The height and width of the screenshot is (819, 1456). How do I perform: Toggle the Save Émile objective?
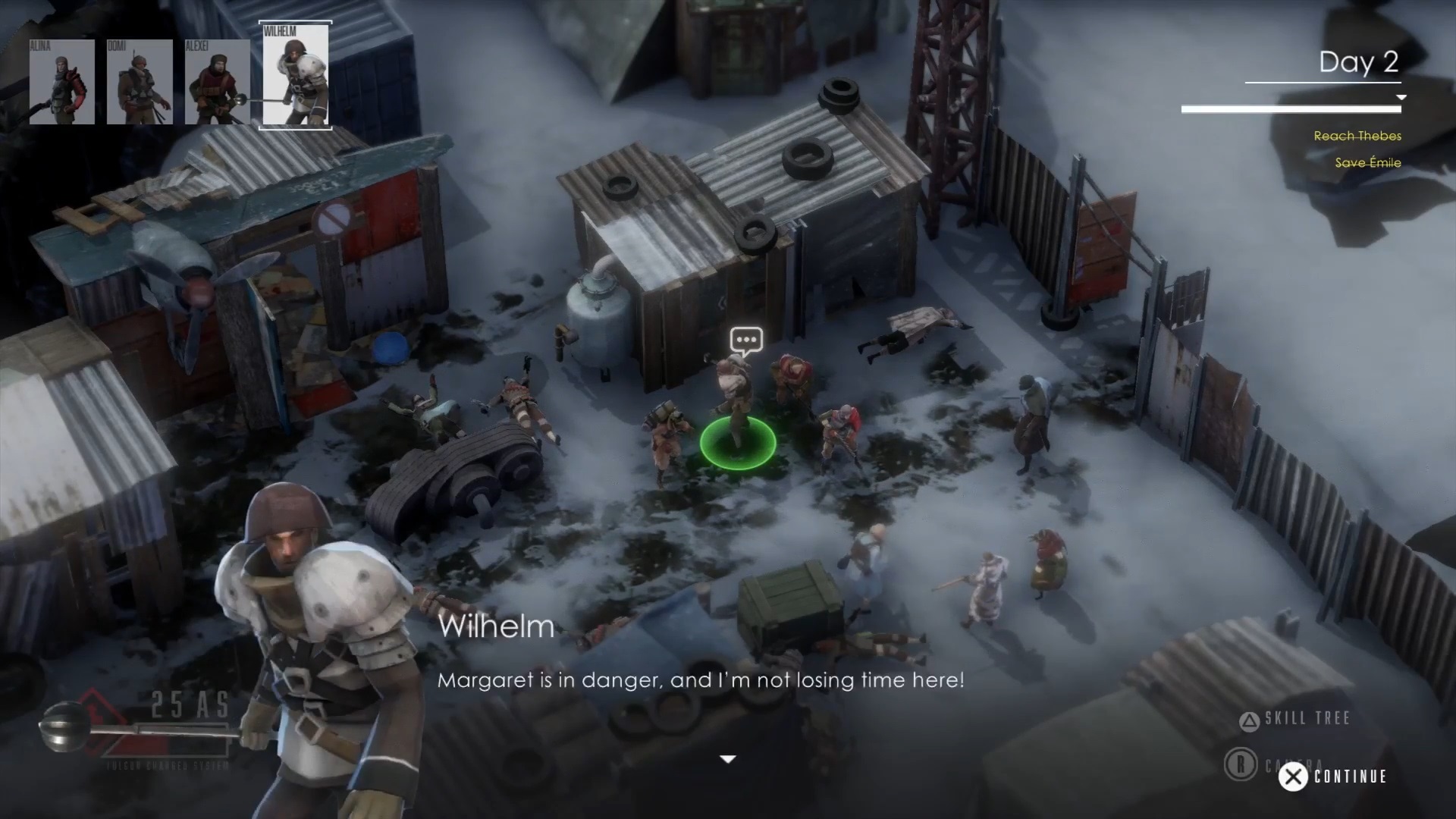pos(1367,163)
